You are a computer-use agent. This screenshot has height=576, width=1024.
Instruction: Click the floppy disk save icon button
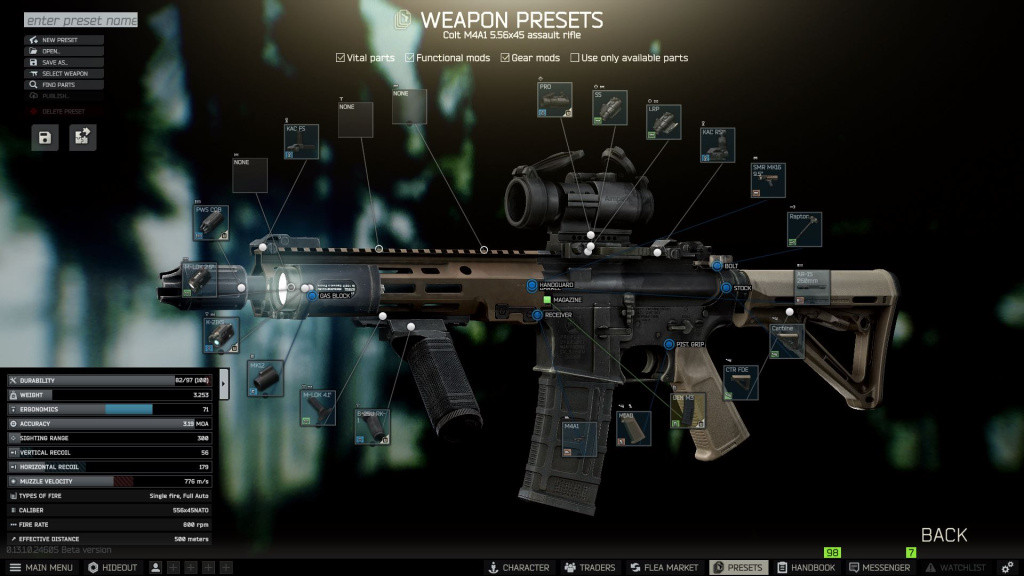(x=45, y=138)
